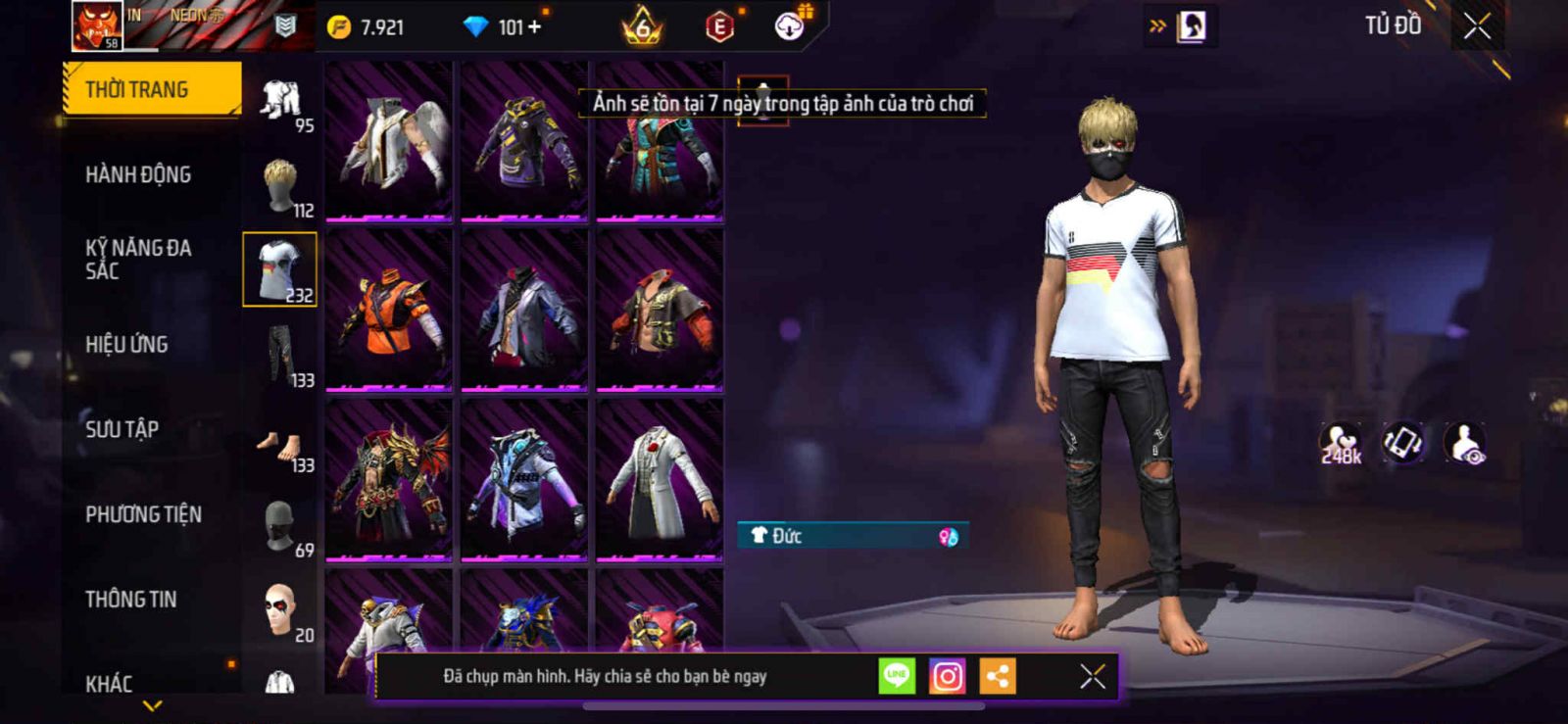Select the THÔNG TIN tab
The height and width of the screenshot is (724, 1568).
130,599
